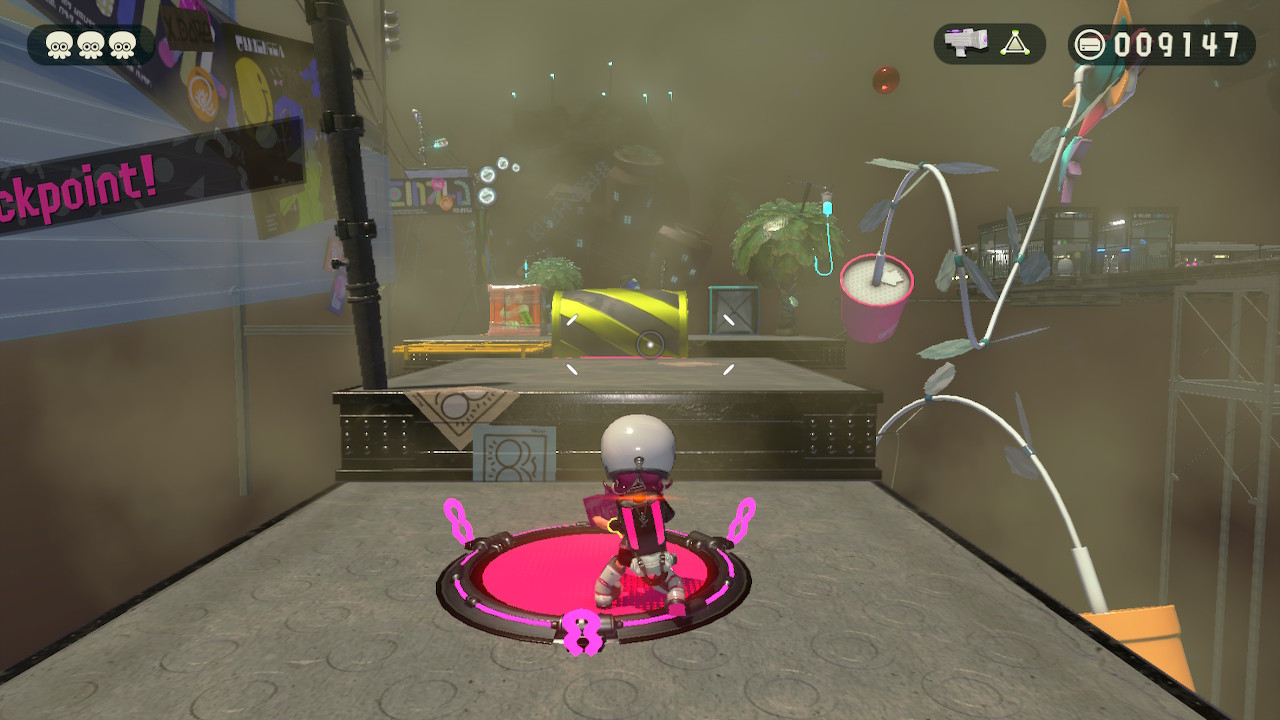Click the power egg currency icon

tap(1092, 41)
